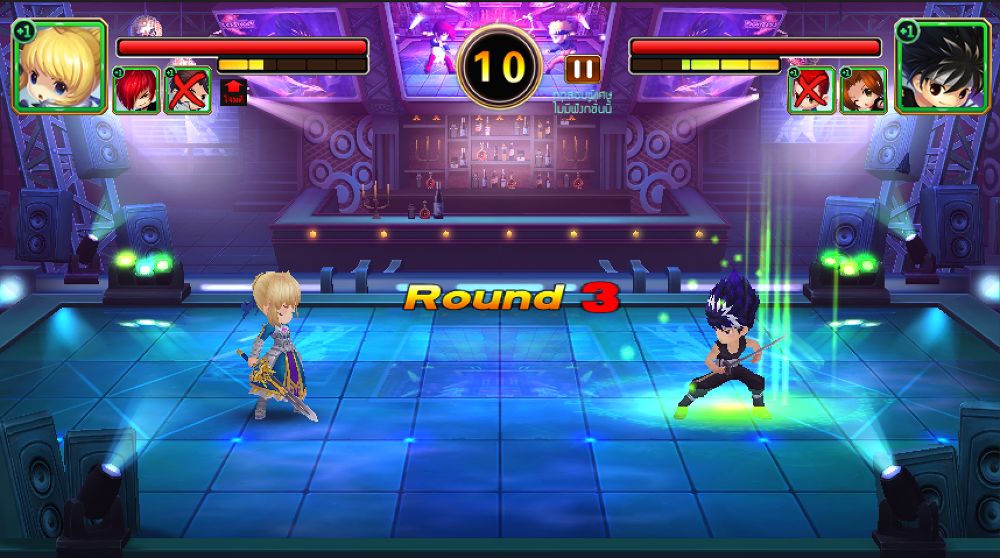Screen dimensions: 1000x558
Task: Choose the red-haired reserve fighter portrait
Action: (x=135, y=91)
